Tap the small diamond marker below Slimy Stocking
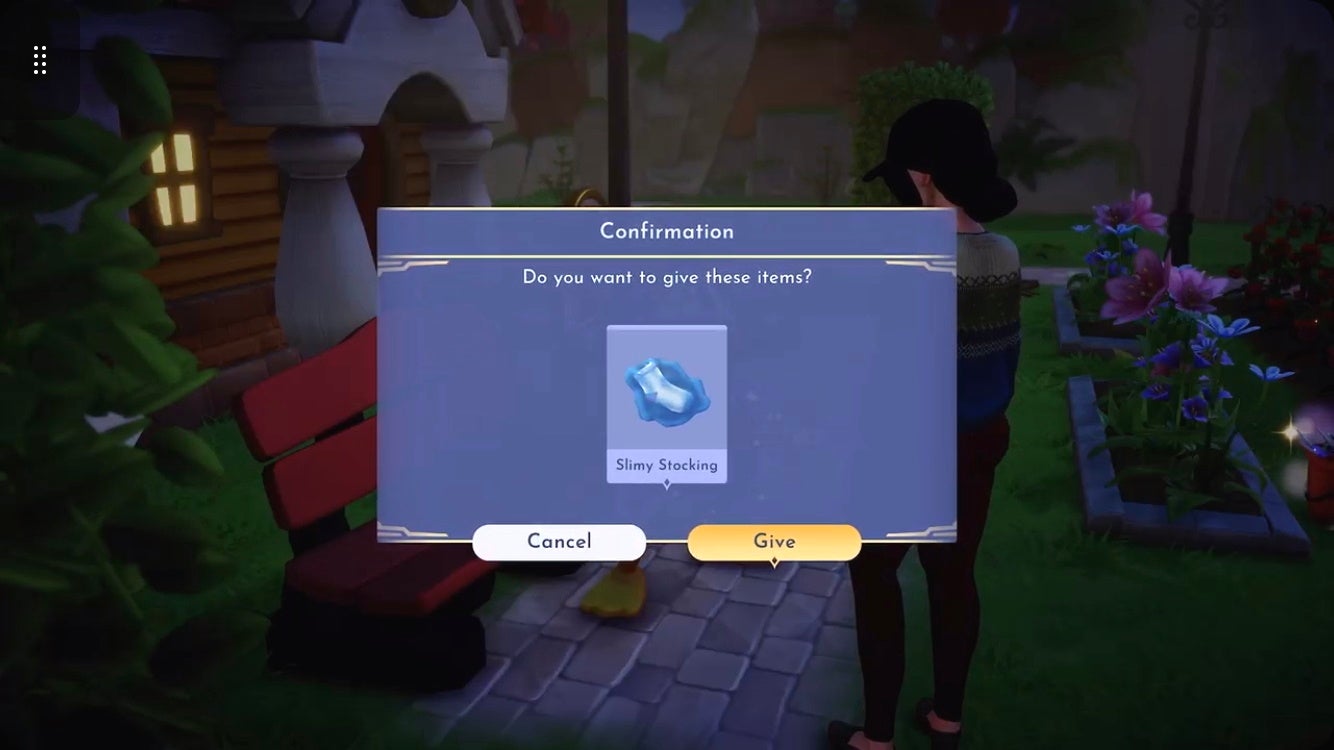This screenshot has height=750, width=1334. click(667, 481)
